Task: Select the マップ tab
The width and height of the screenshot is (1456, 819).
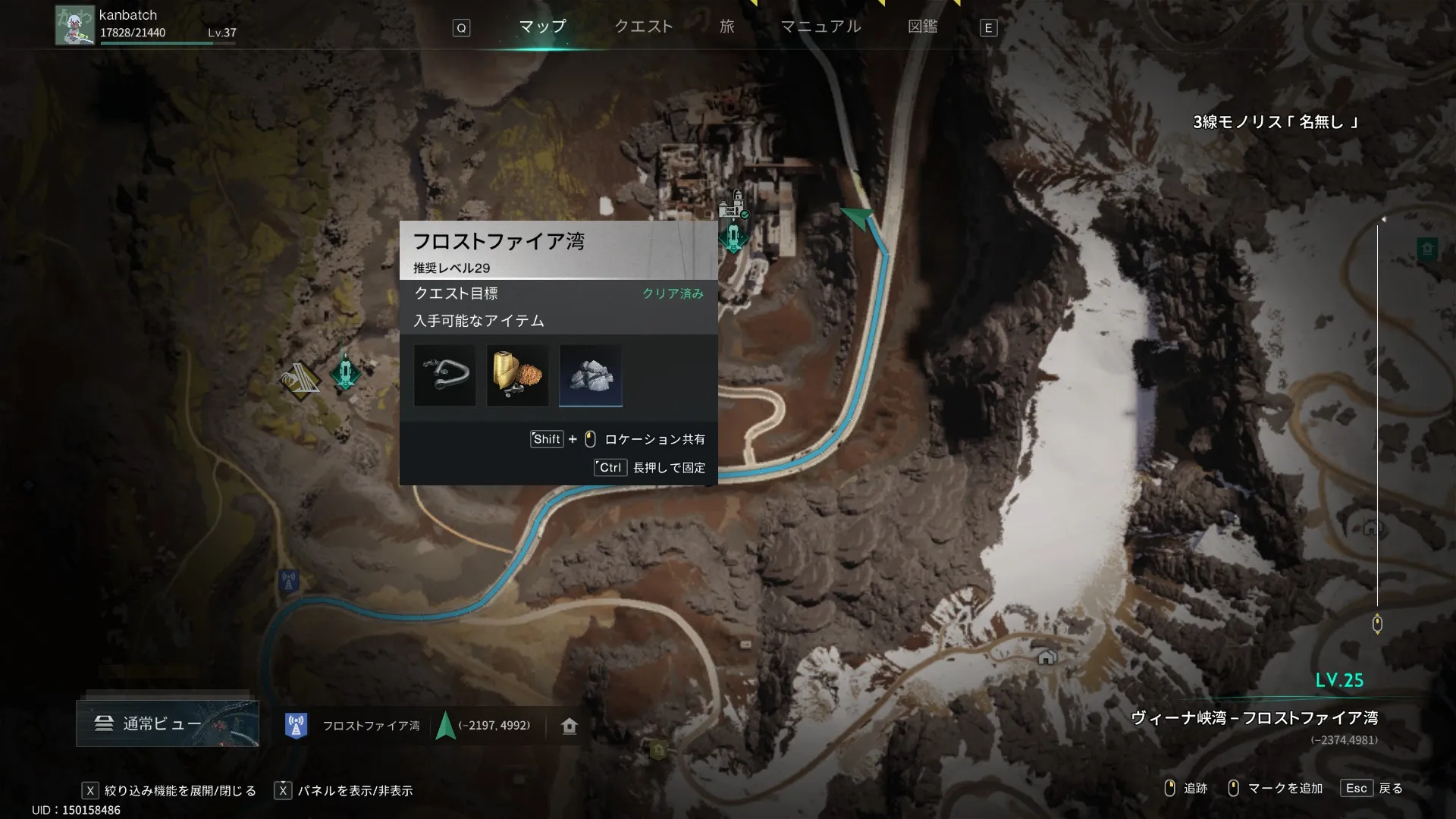Action: [542, 27]
